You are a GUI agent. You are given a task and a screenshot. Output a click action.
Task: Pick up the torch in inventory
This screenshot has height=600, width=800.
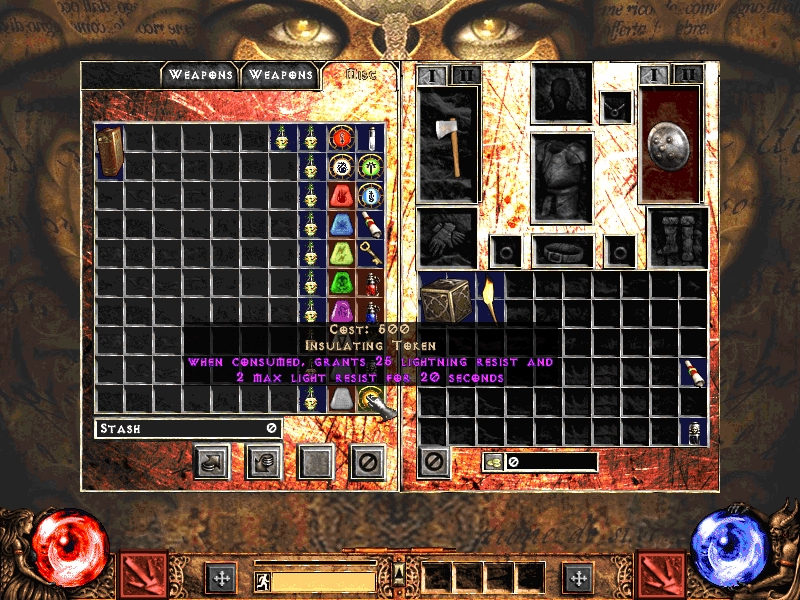(490, 298)
